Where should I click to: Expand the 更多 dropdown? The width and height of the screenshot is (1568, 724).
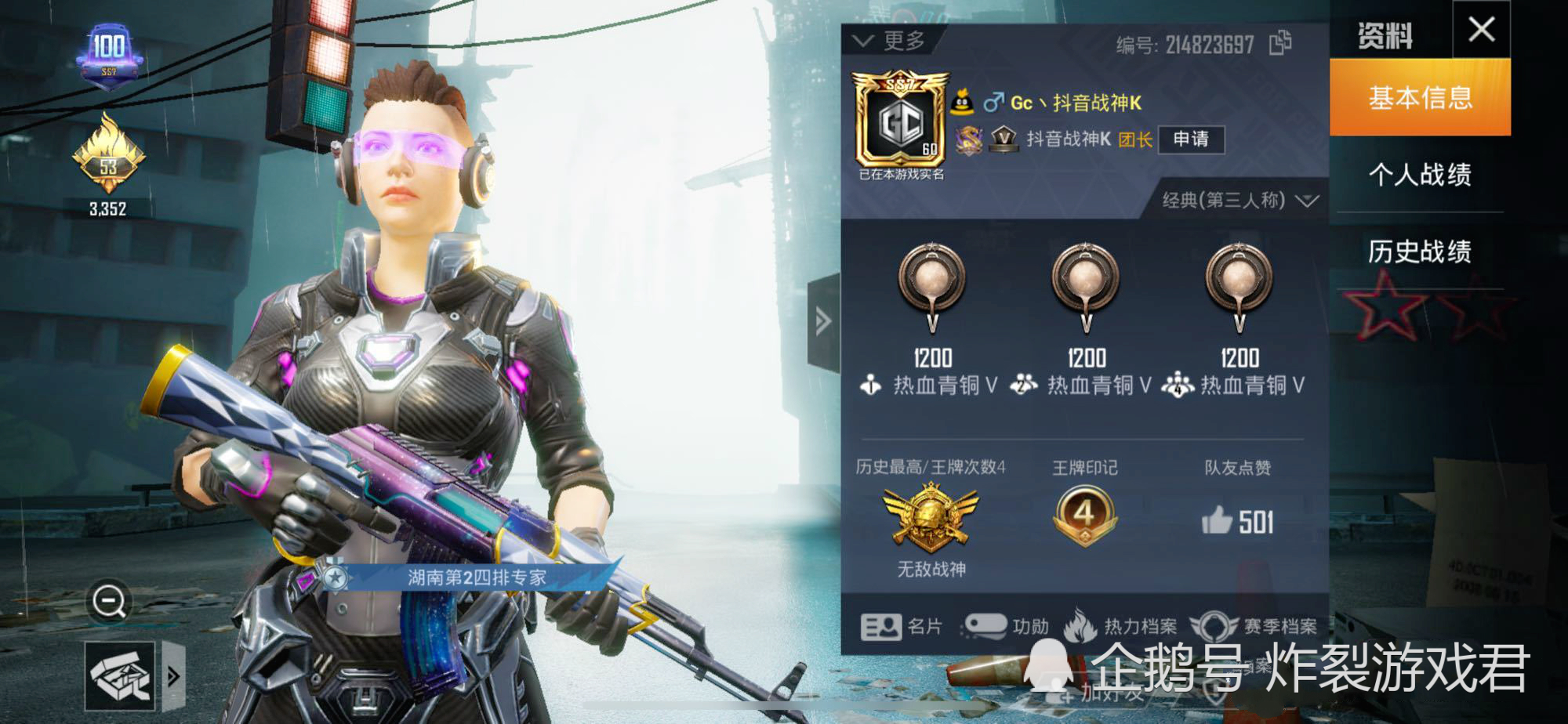(x=890, y=41)
